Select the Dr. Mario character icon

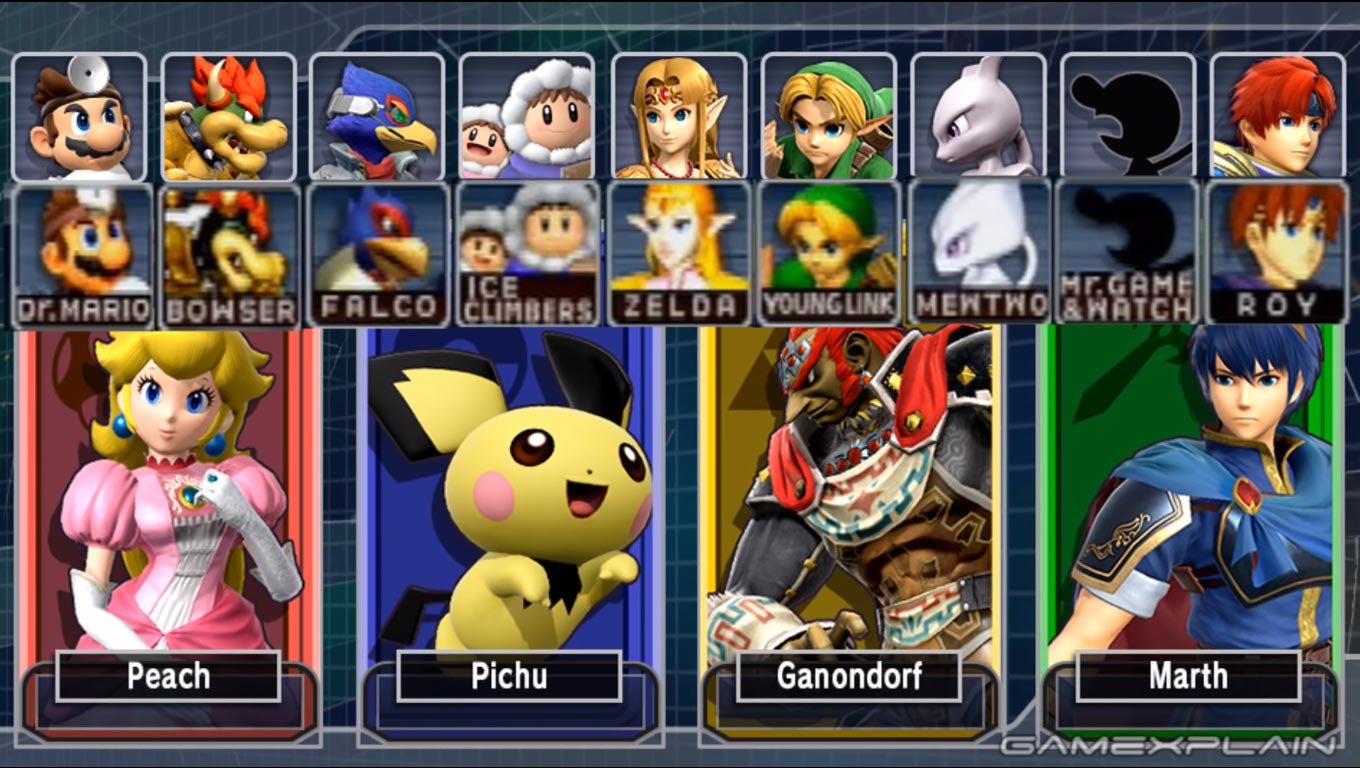[82, 116]
